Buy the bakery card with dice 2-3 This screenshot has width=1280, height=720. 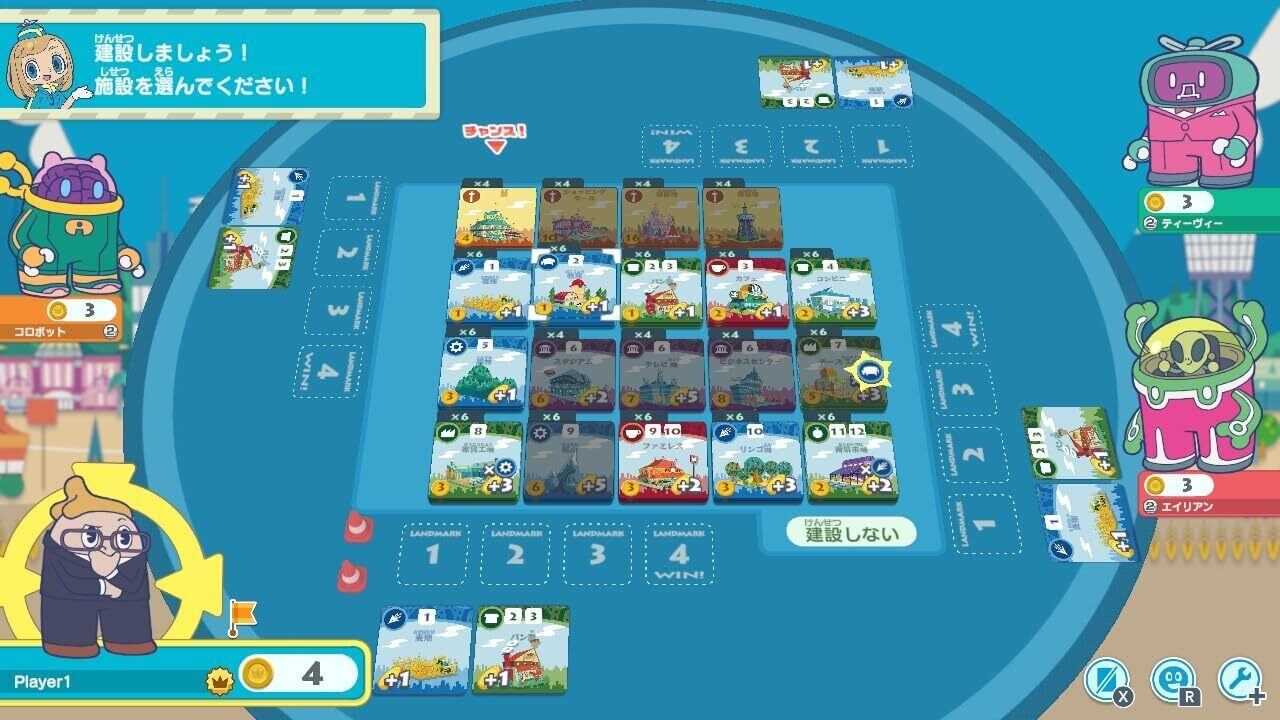coord(660,292)
